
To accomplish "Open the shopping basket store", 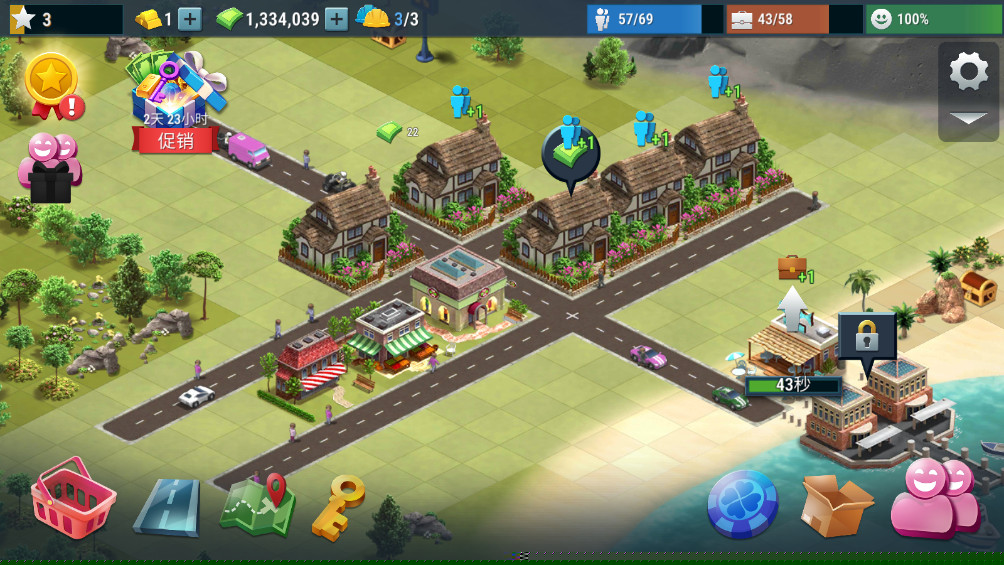I will (x=72, y=499).
